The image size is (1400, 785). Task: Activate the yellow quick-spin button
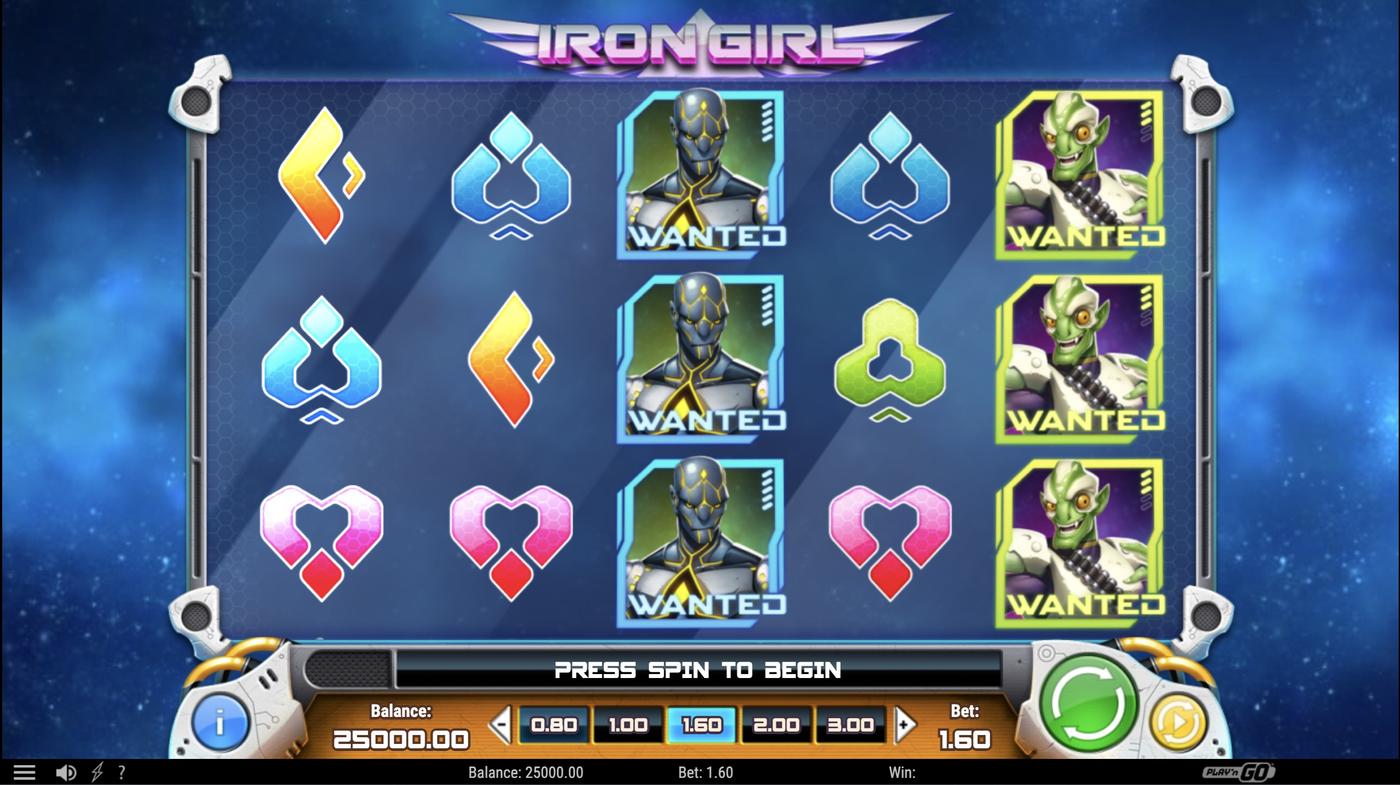pos(1178,724)
